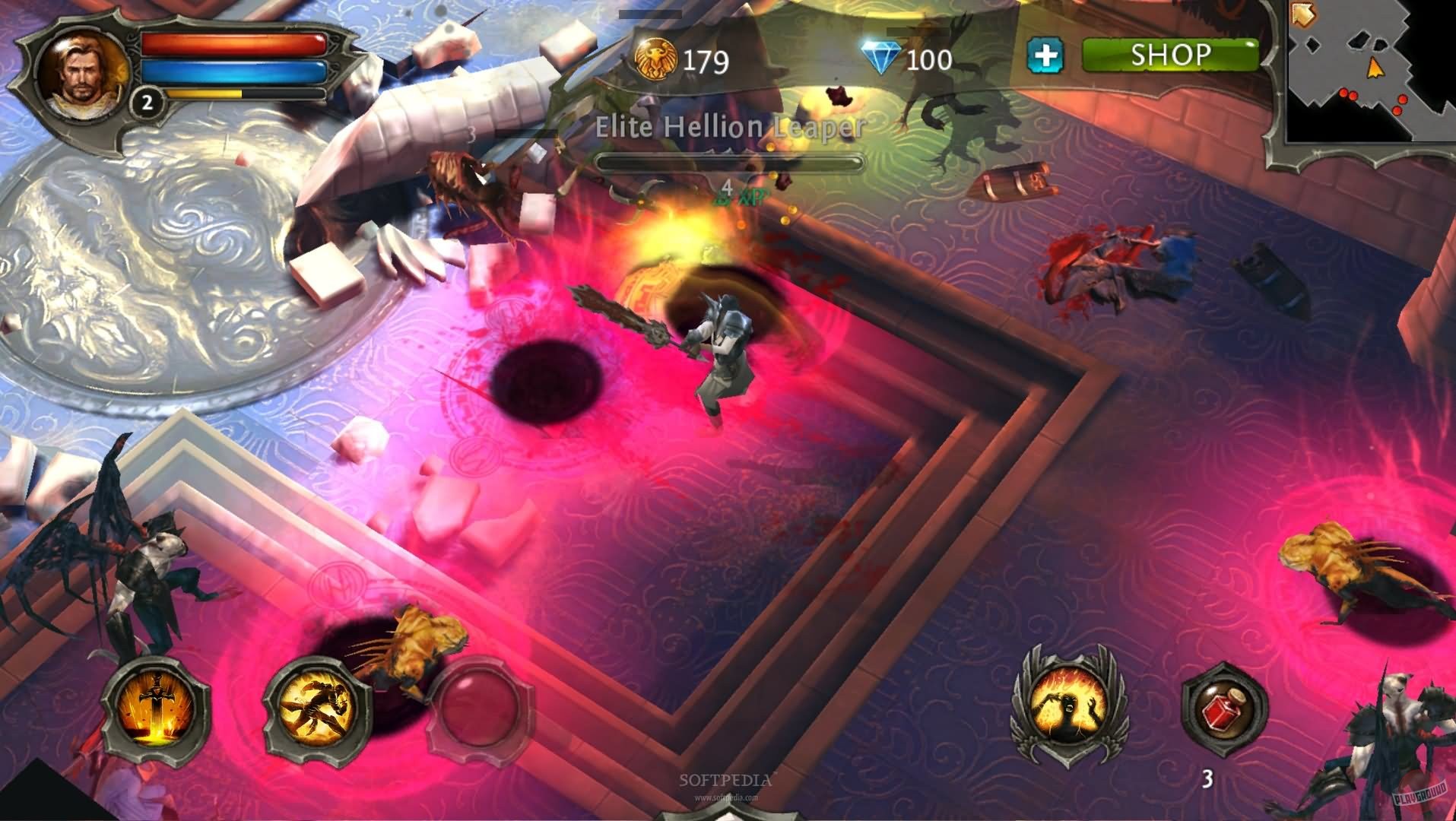This screenshot has height=821, width=1456.
Task: Open the SHOP
Action: click(1171, 53)
